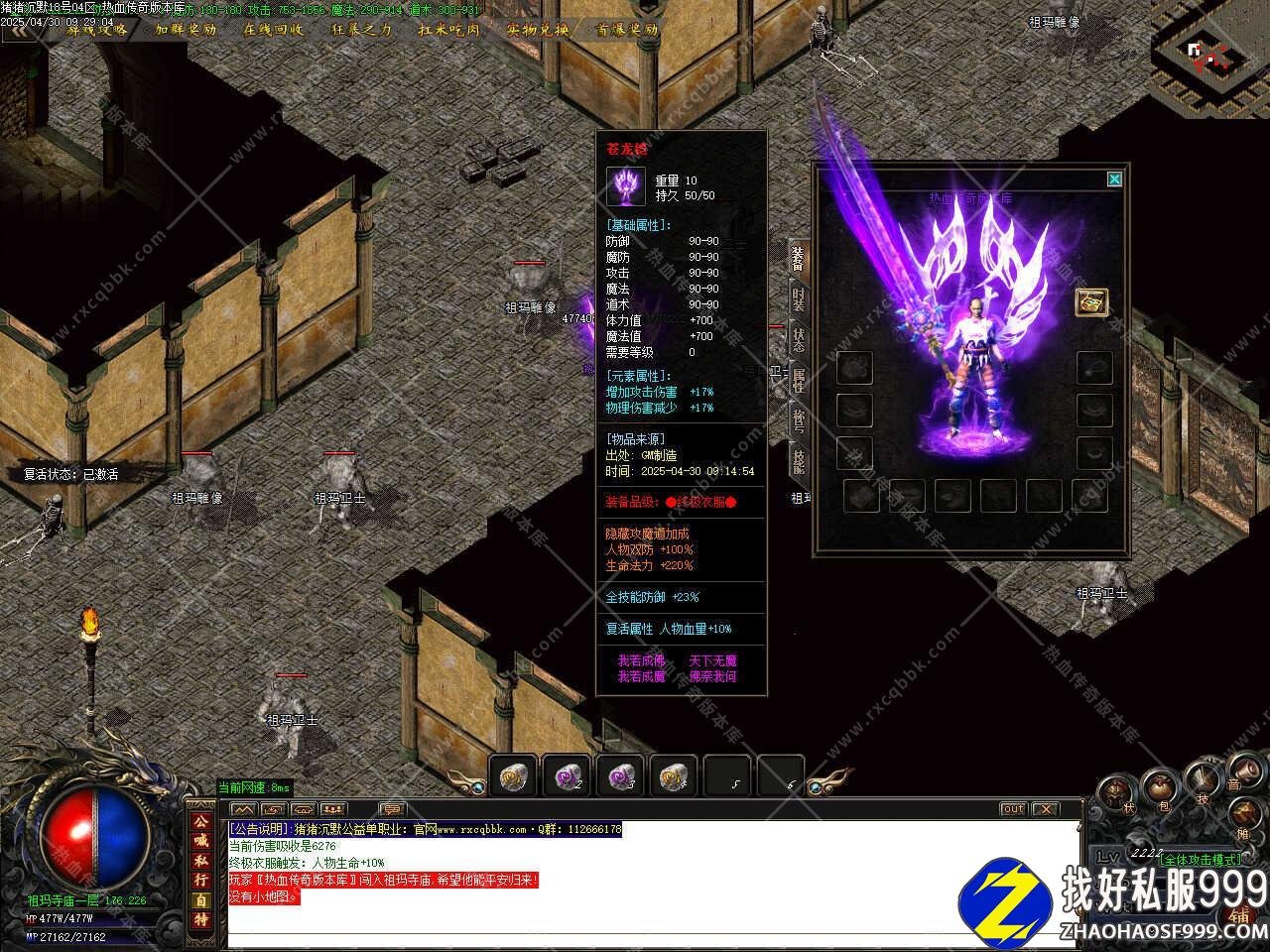Switch to the 技能 skills tab

[x=799, y=460]
